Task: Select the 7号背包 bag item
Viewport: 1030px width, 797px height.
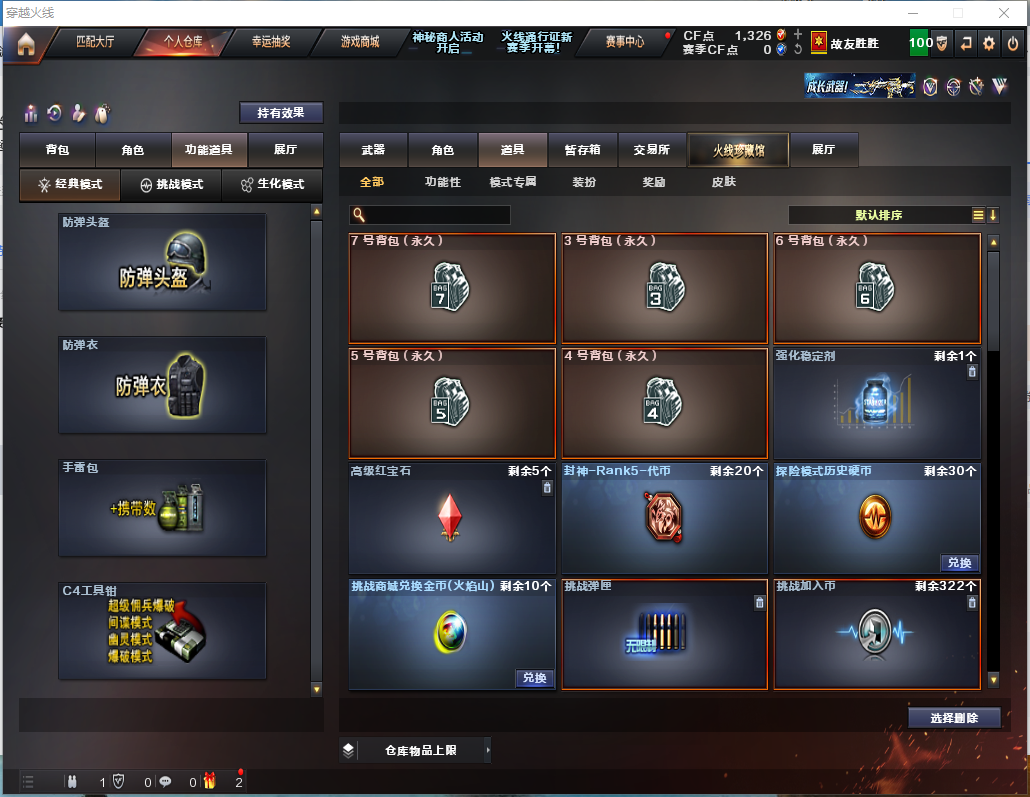Action: (452, 289)
